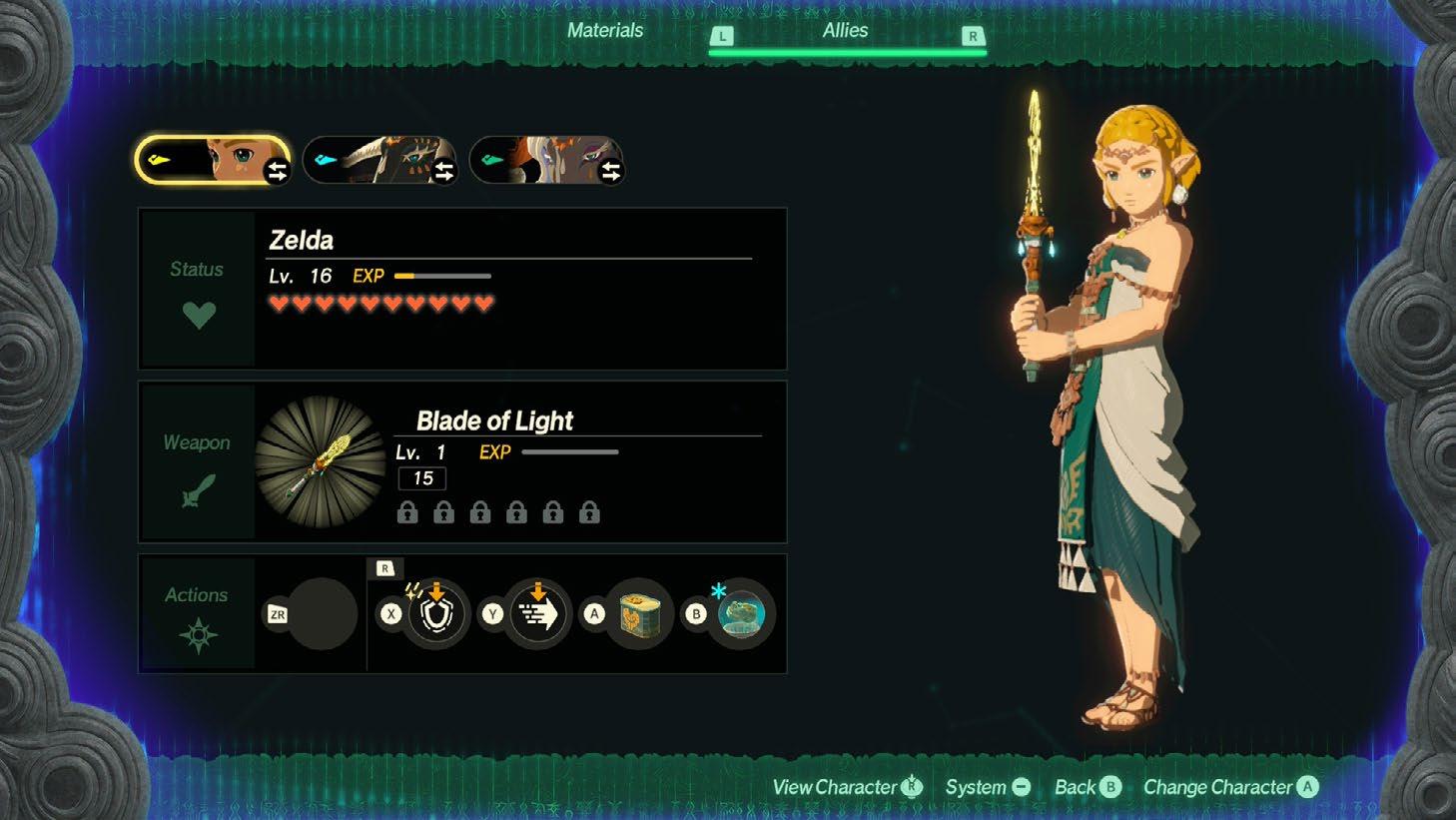Switch to the Materials tab
The image size is (1456, 820).
coord(604,31)
